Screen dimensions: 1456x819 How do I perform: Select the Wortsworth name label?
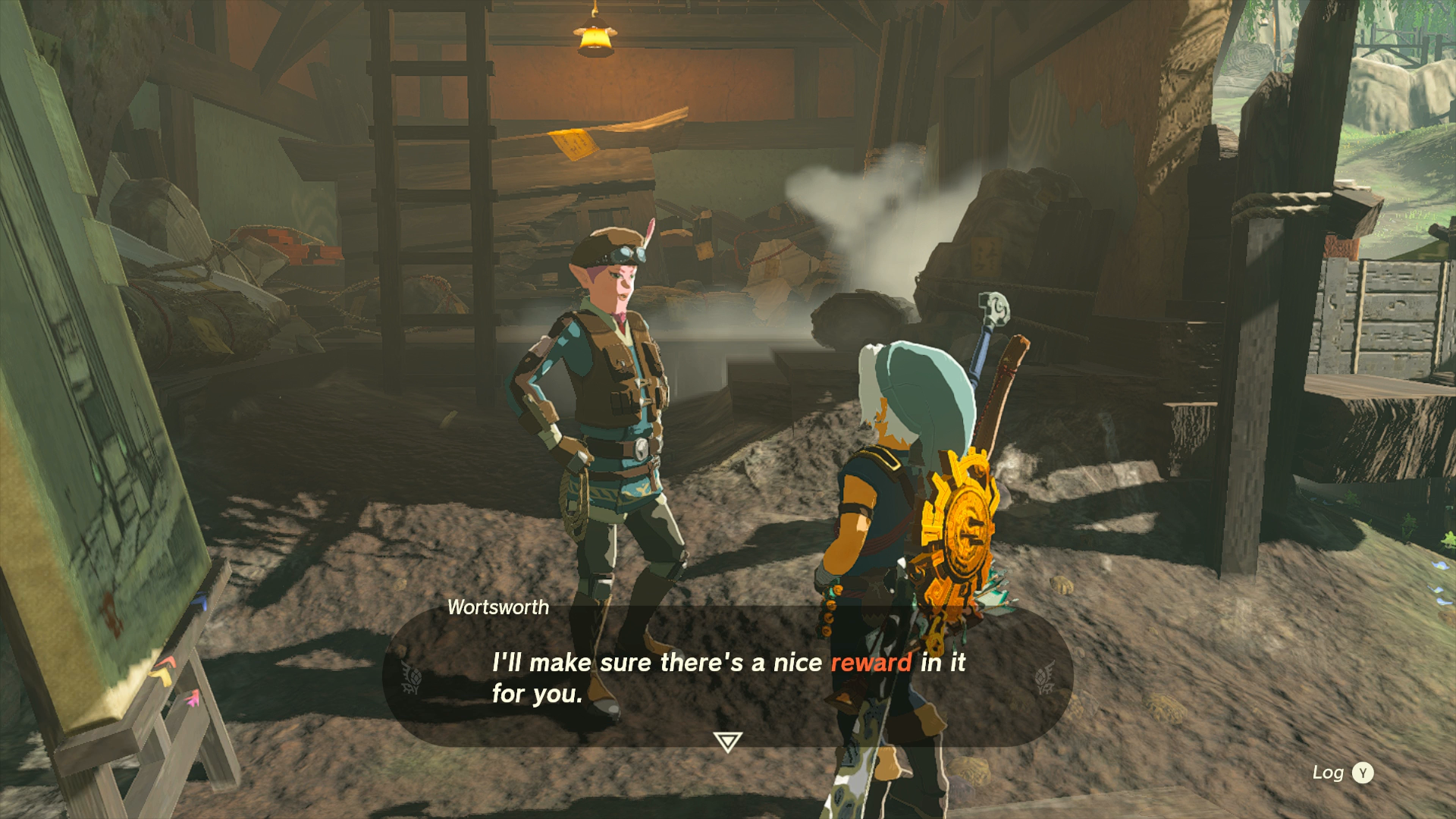(497, 608)
